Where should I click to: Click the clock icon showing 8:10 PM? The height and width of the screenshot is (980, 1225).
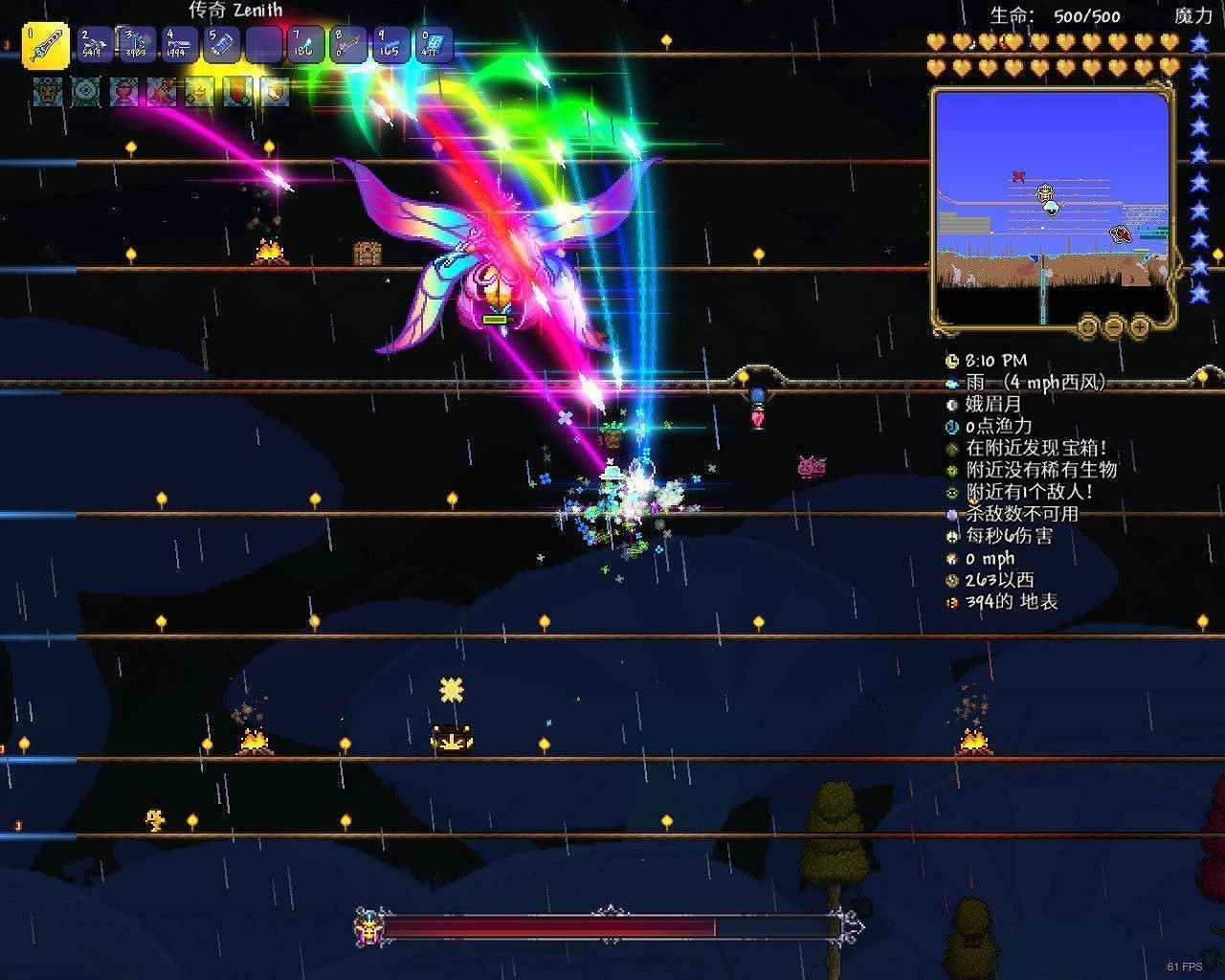950,361
